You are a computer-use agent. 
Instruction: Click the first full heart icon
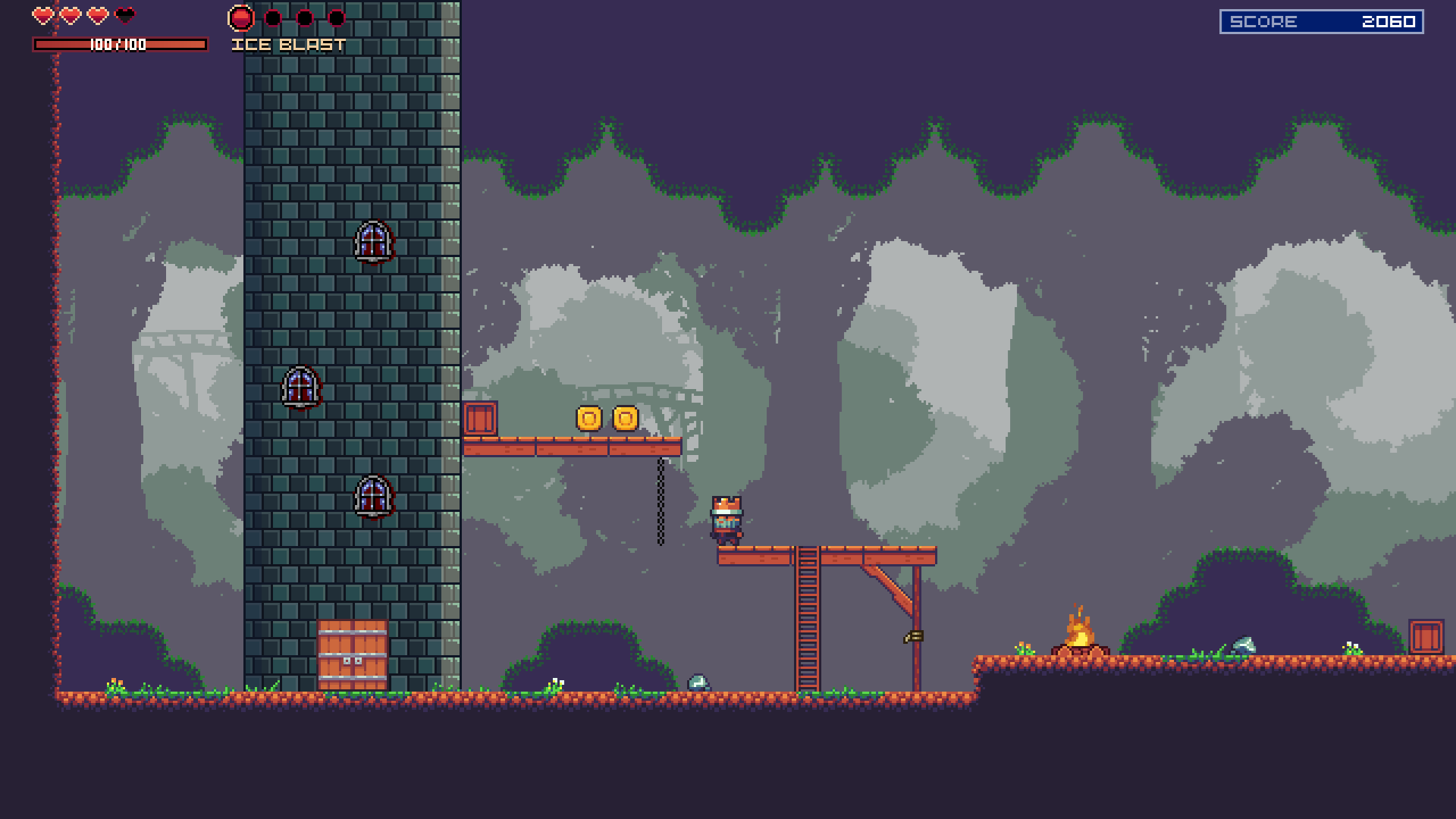42,14
